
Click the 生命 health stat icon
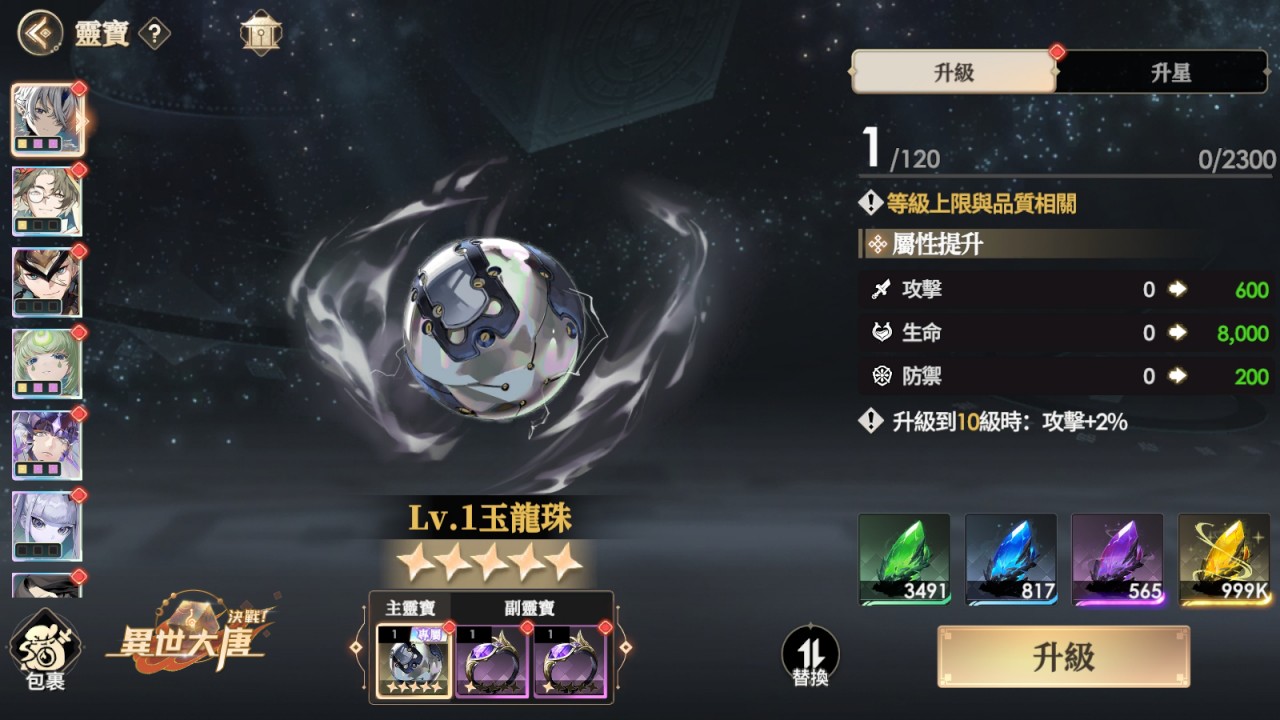[880, 333]
